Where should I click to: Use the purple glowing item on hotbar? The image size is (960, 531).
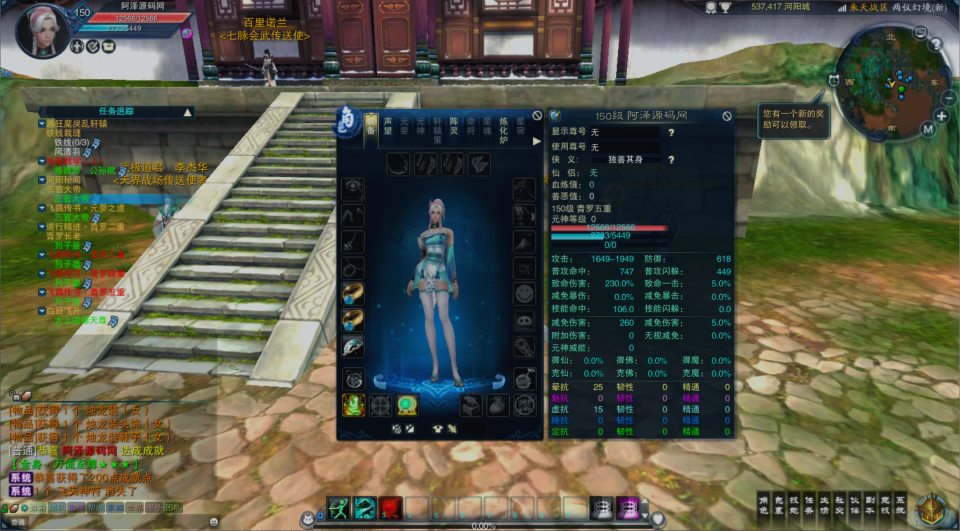tap(627, 508)
